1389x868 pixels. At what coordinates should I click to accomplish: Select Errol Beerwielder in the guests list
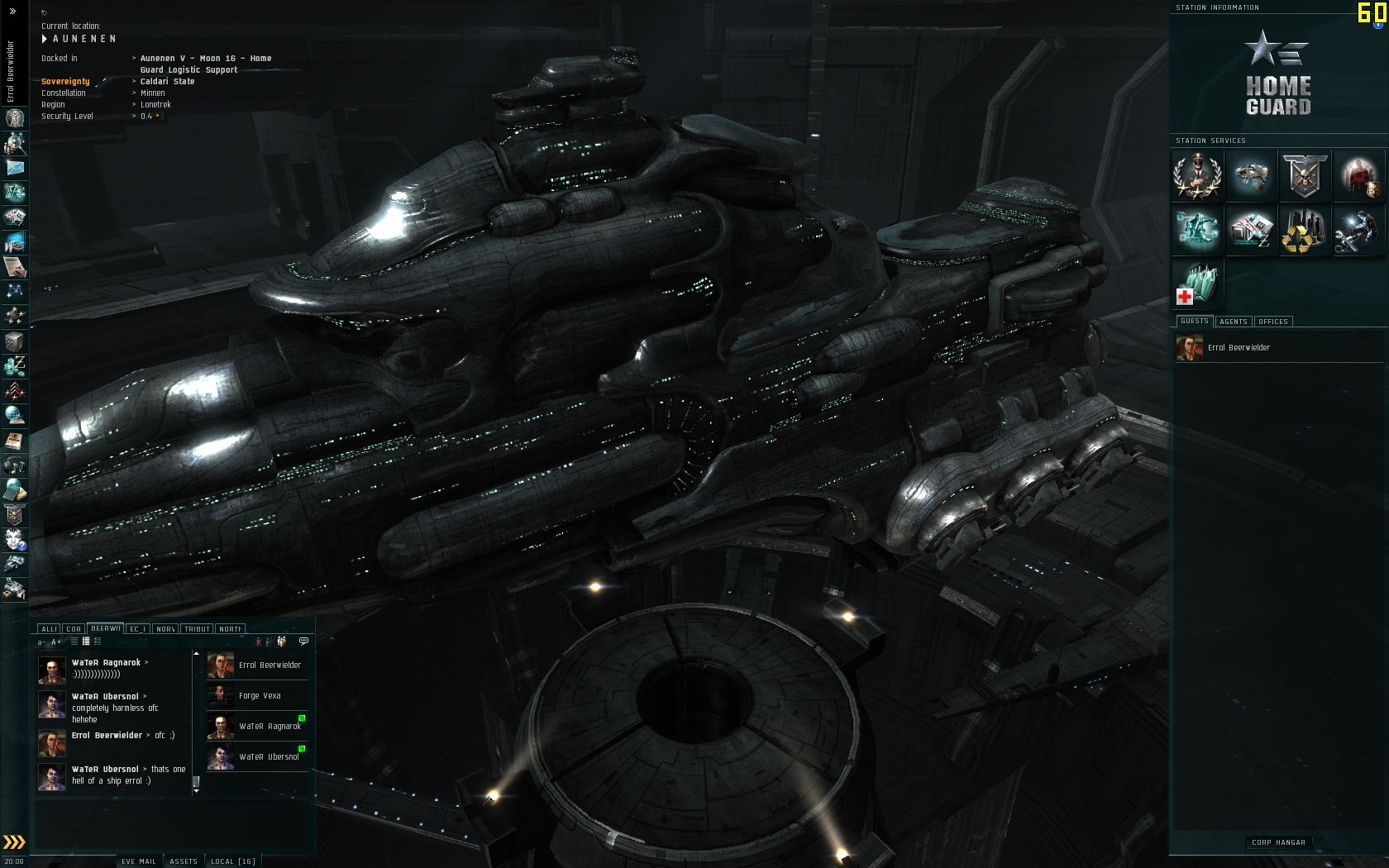[x=1238, y=348]
